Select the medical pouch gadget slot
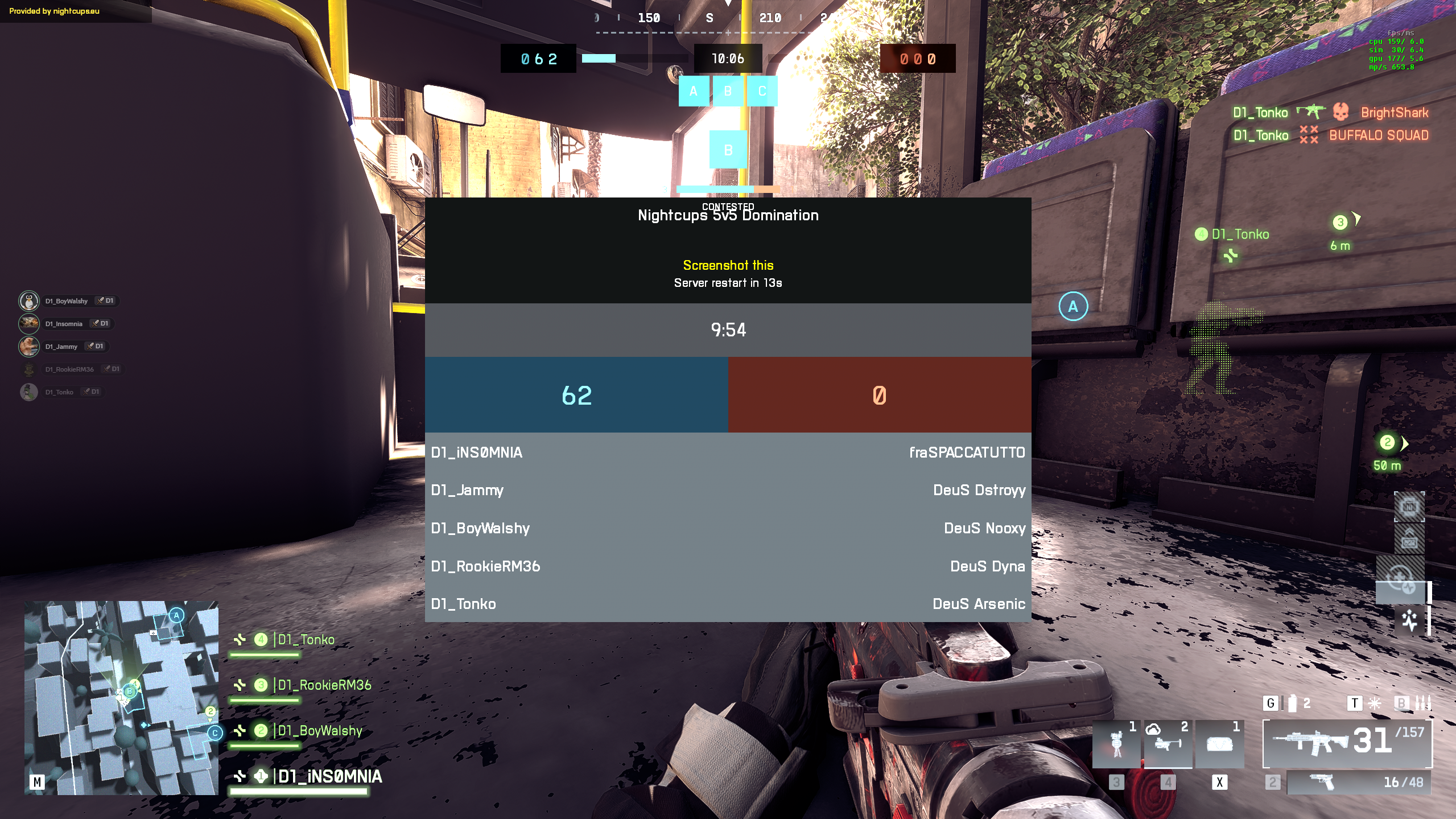Viewport: 1456px width, 819px height. [1219, 744]
